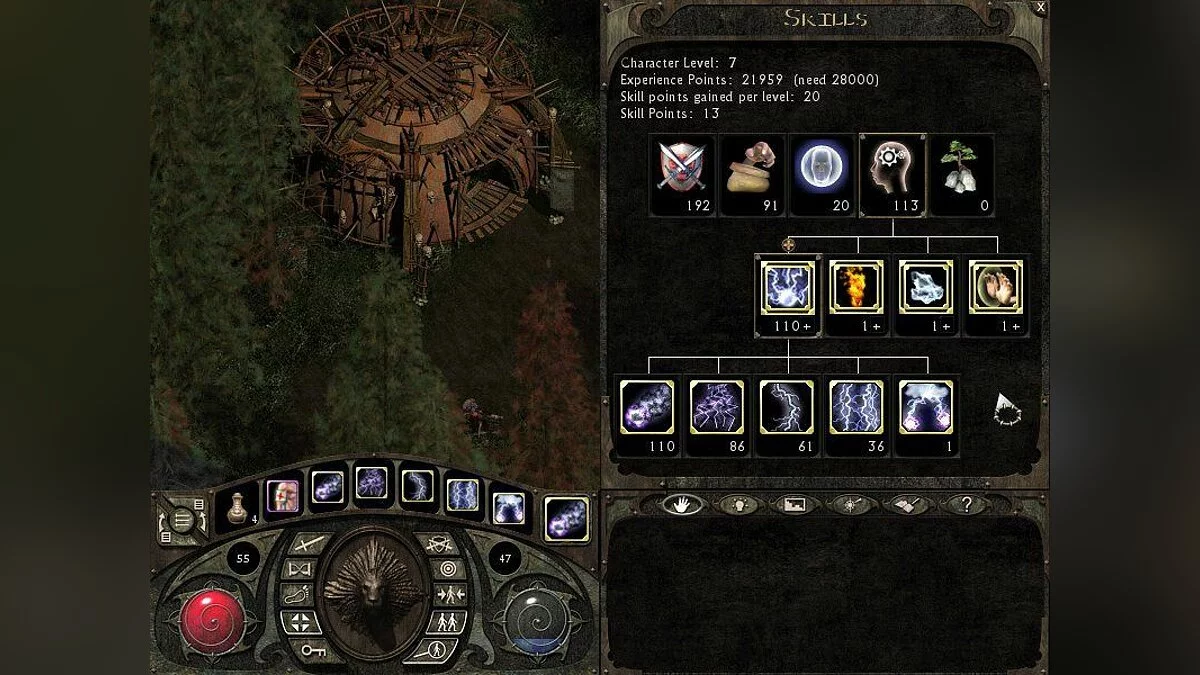Select the cupped hands magic skill
Viewport: 1200px width, 675px height.
[x=997, y=287]
